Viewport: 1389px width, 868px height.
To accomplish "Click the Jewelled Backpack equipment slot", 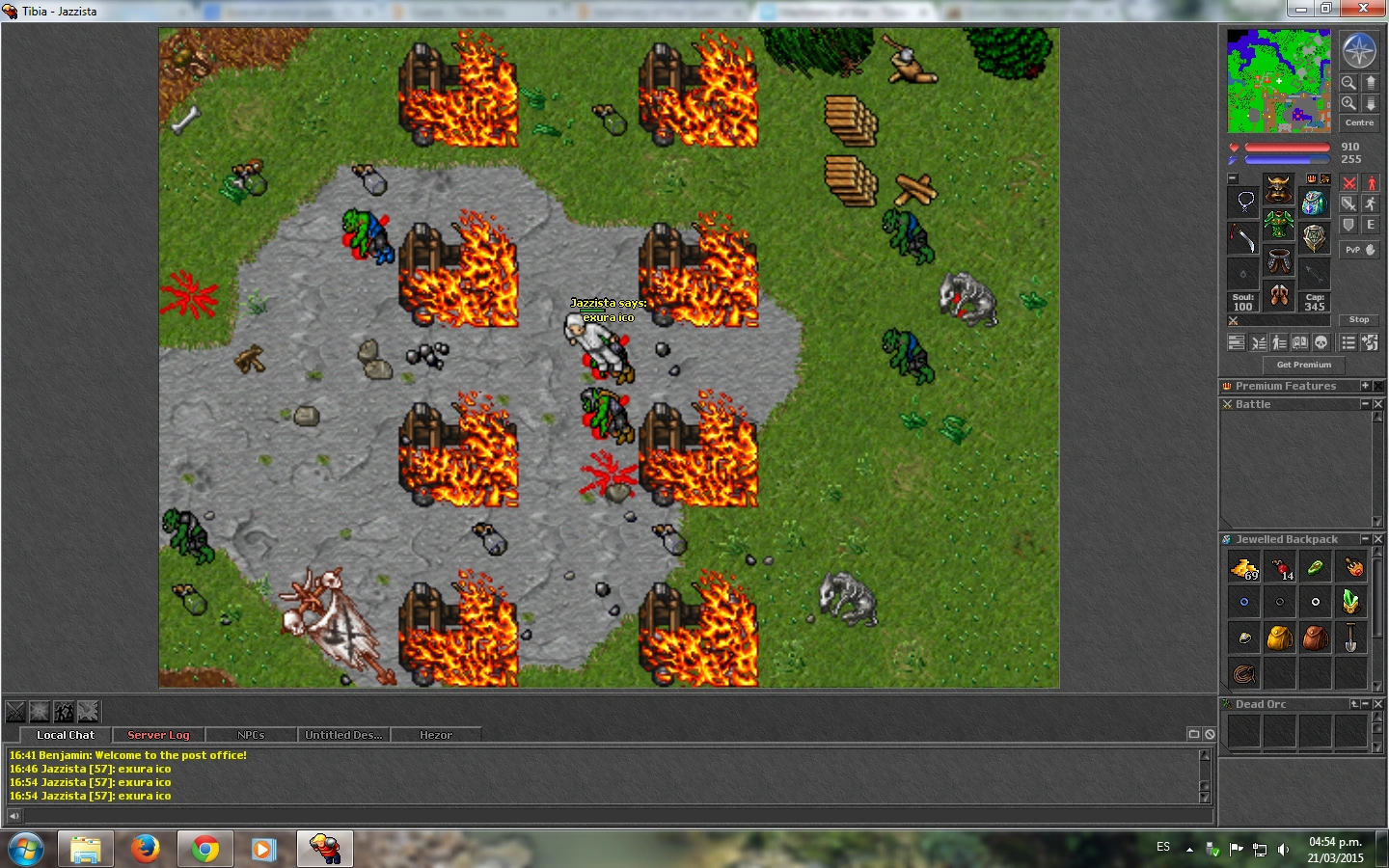I will (1314, 203).
